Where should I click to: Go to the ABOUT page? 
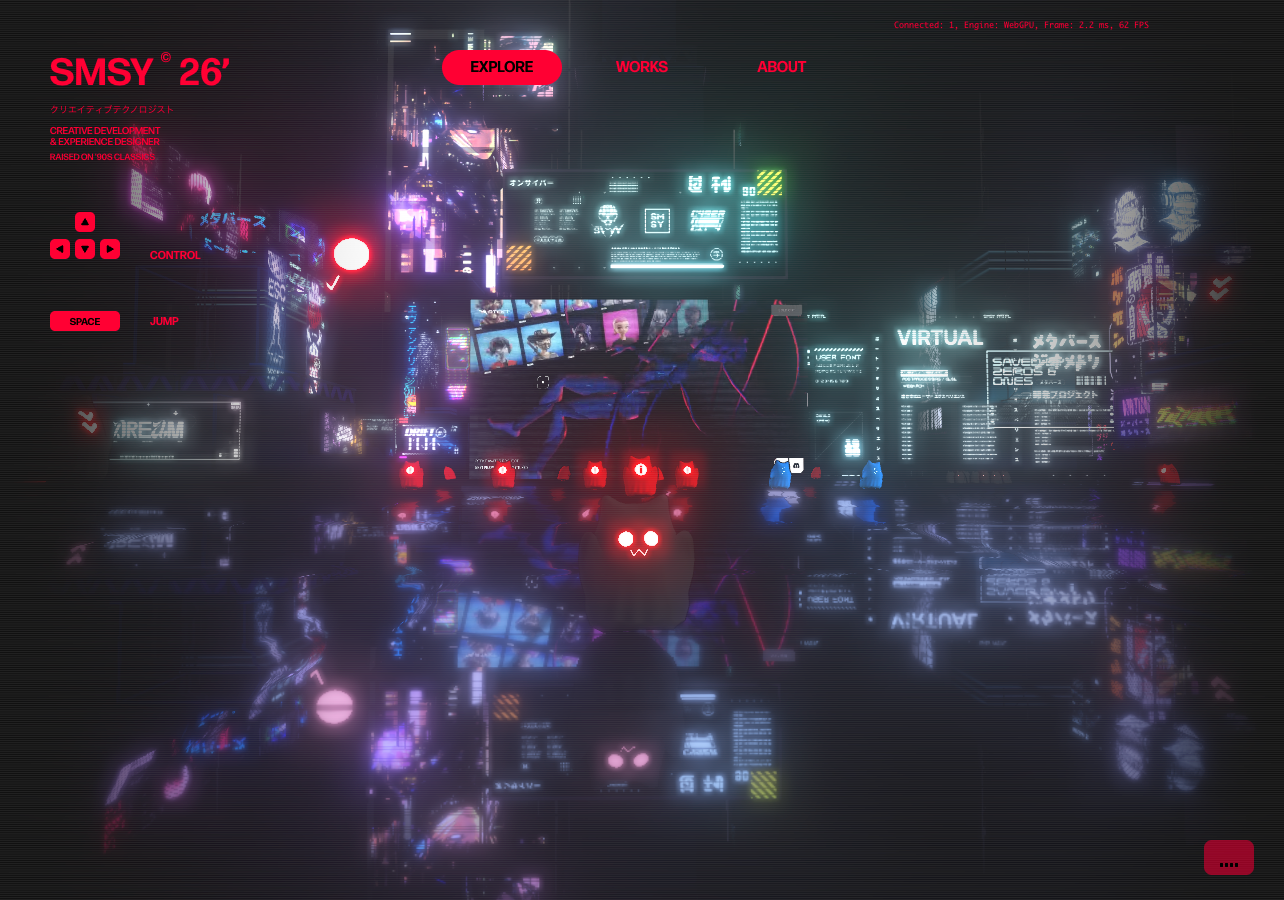(781, 67)
